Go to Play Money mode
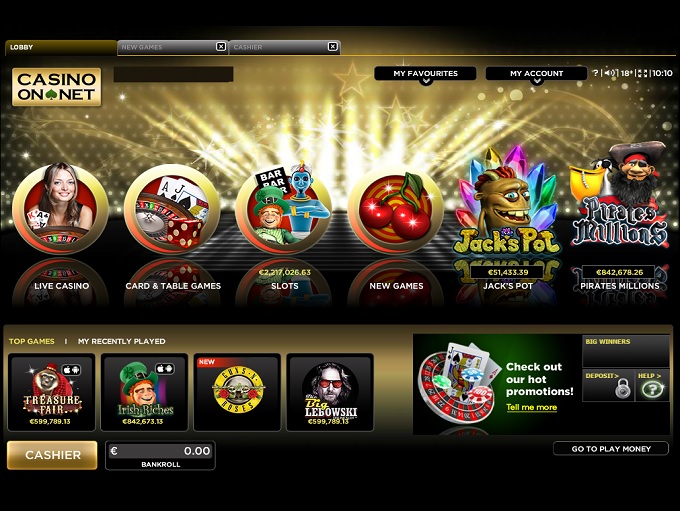Screen dimensions: 680x511 tap(610, 449)
